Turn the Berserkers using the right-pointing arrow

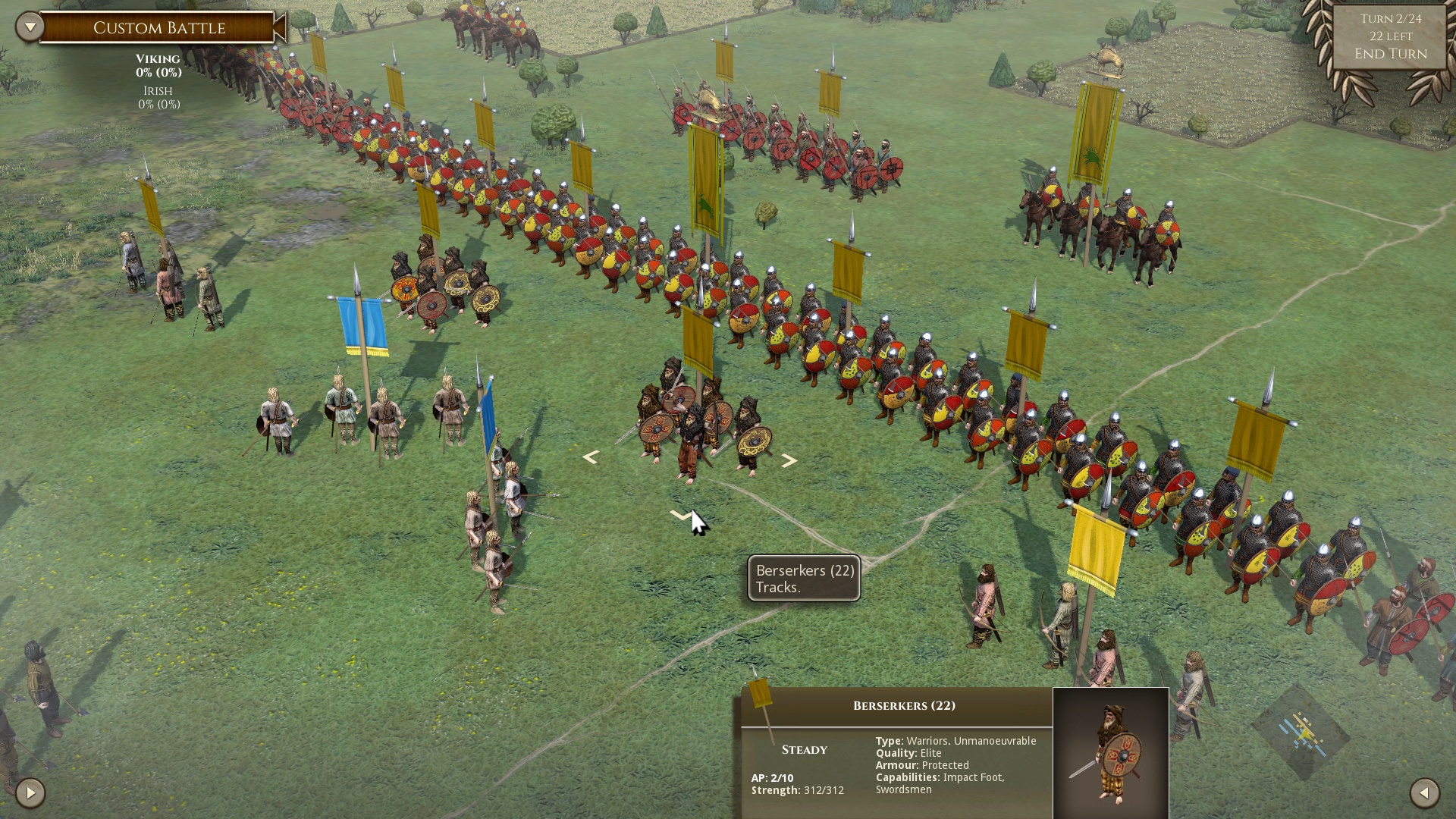coord(789,460)
